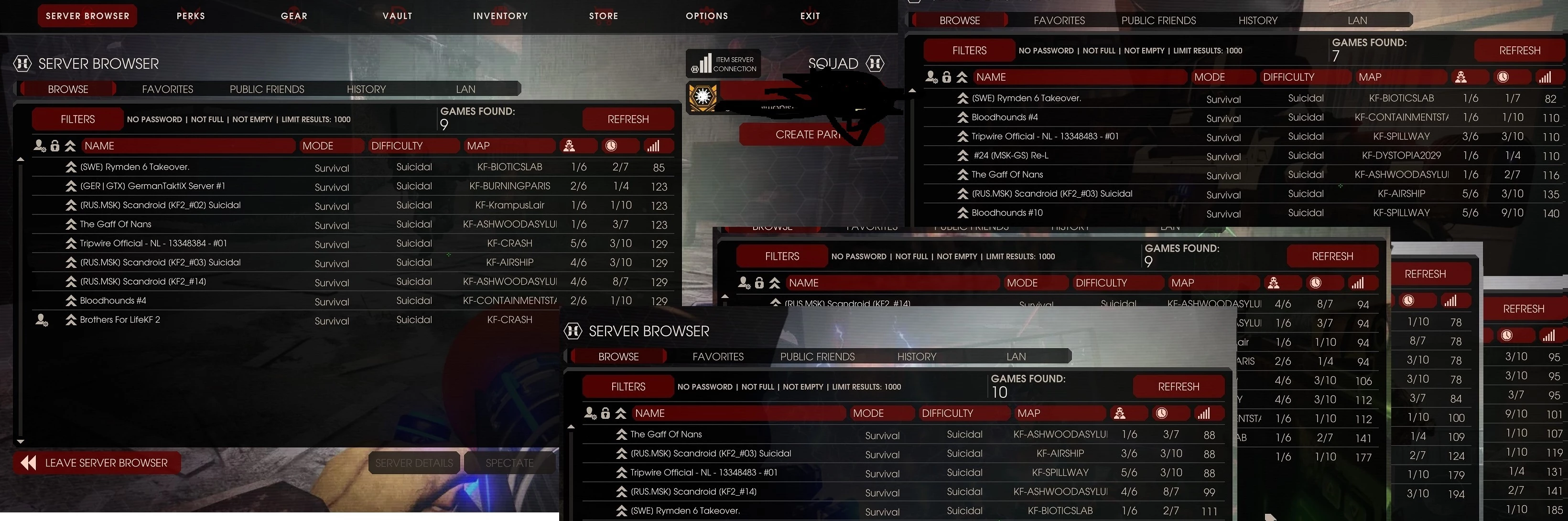Click the Server Details button

pos(414,463)
